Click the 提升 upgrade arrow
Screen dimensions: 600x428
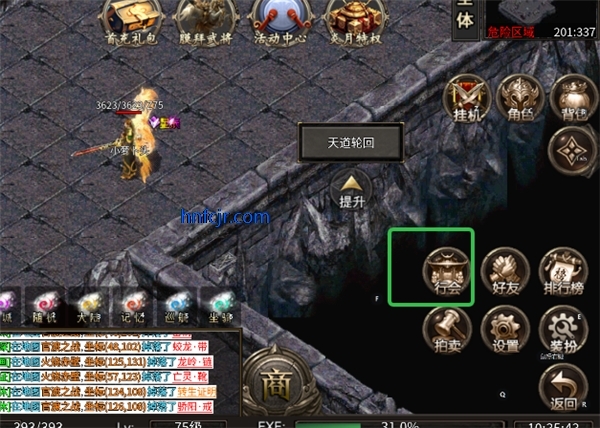[x=351, y=188]
